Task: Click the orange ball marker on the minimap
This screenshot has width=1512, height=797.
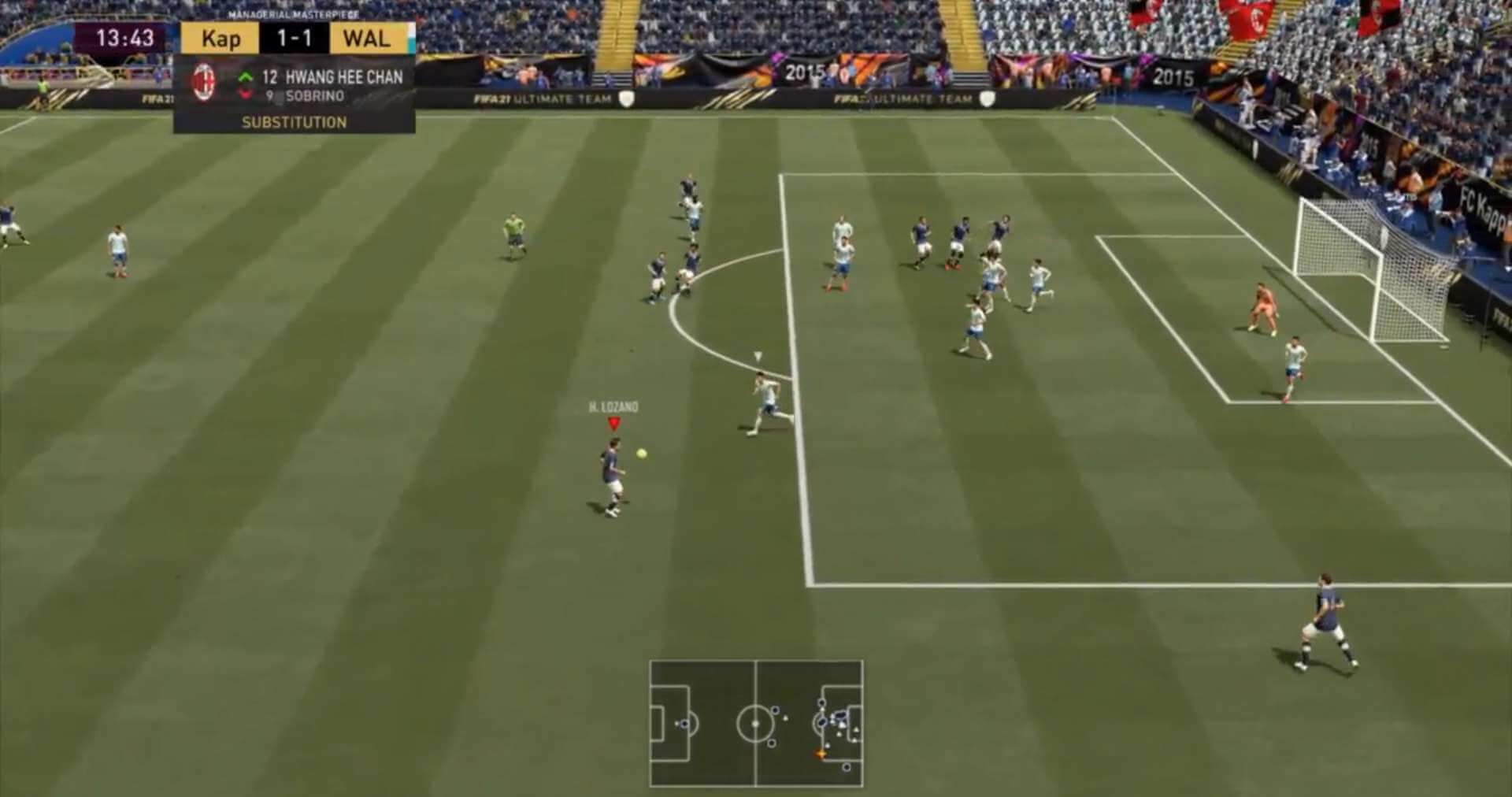Action: pyautogui.click(x=819, y=752)
